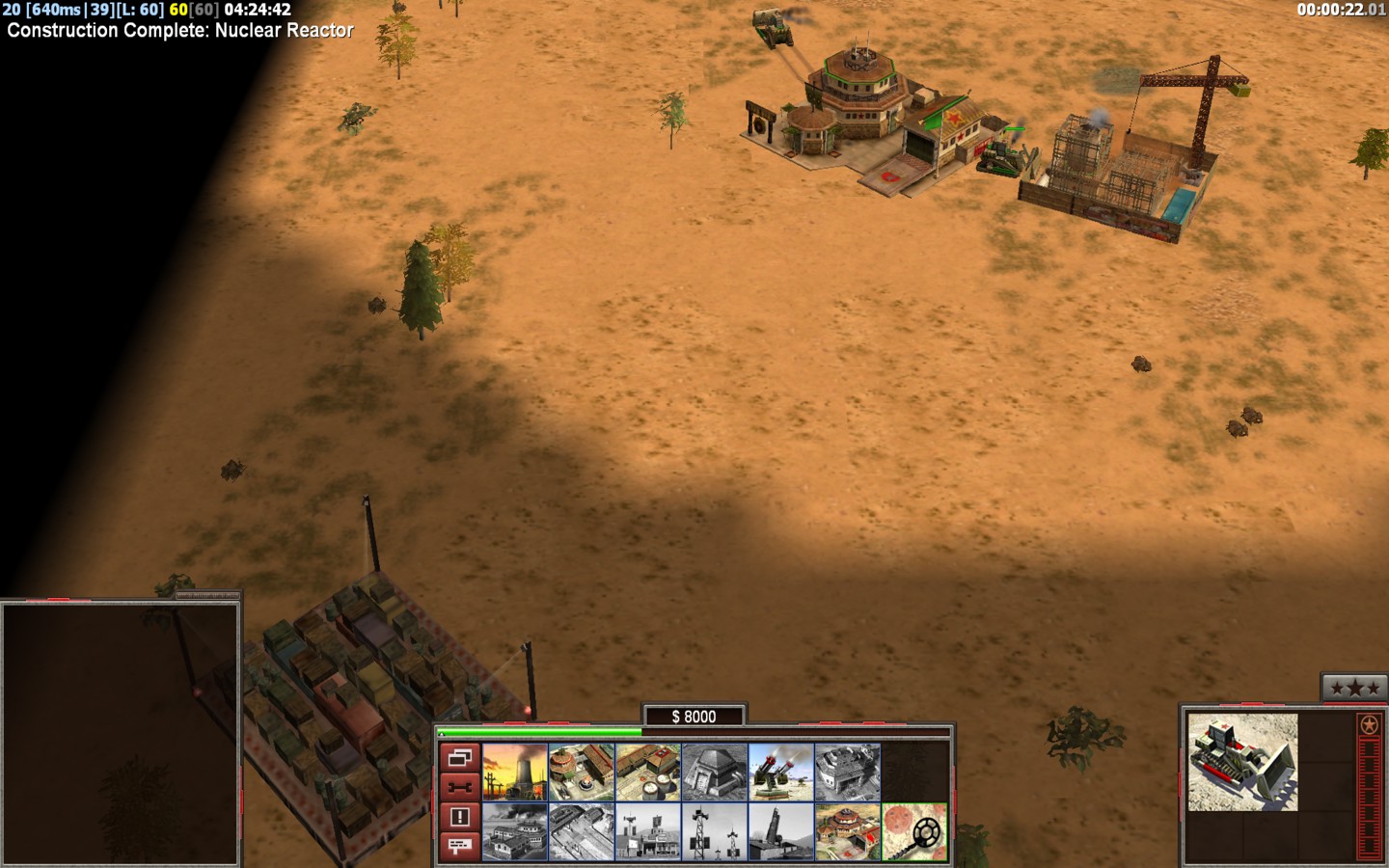
Task: Build a Bunker defensive structure
Action: coord(715,773)
